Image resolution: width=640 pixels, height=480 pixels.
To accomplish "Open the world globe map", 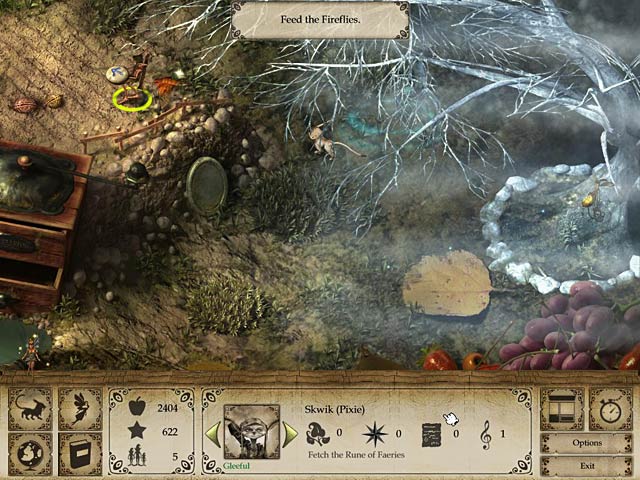I will point(30,454).
